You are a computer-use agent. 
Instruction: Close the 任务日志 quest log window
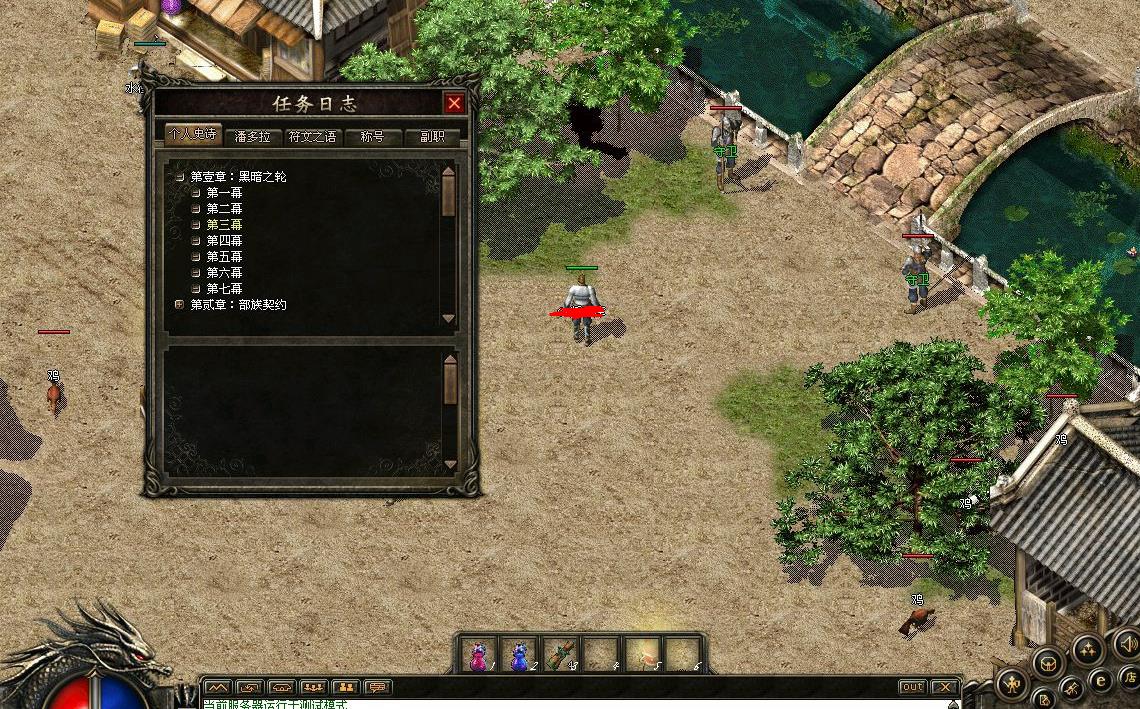454,103
